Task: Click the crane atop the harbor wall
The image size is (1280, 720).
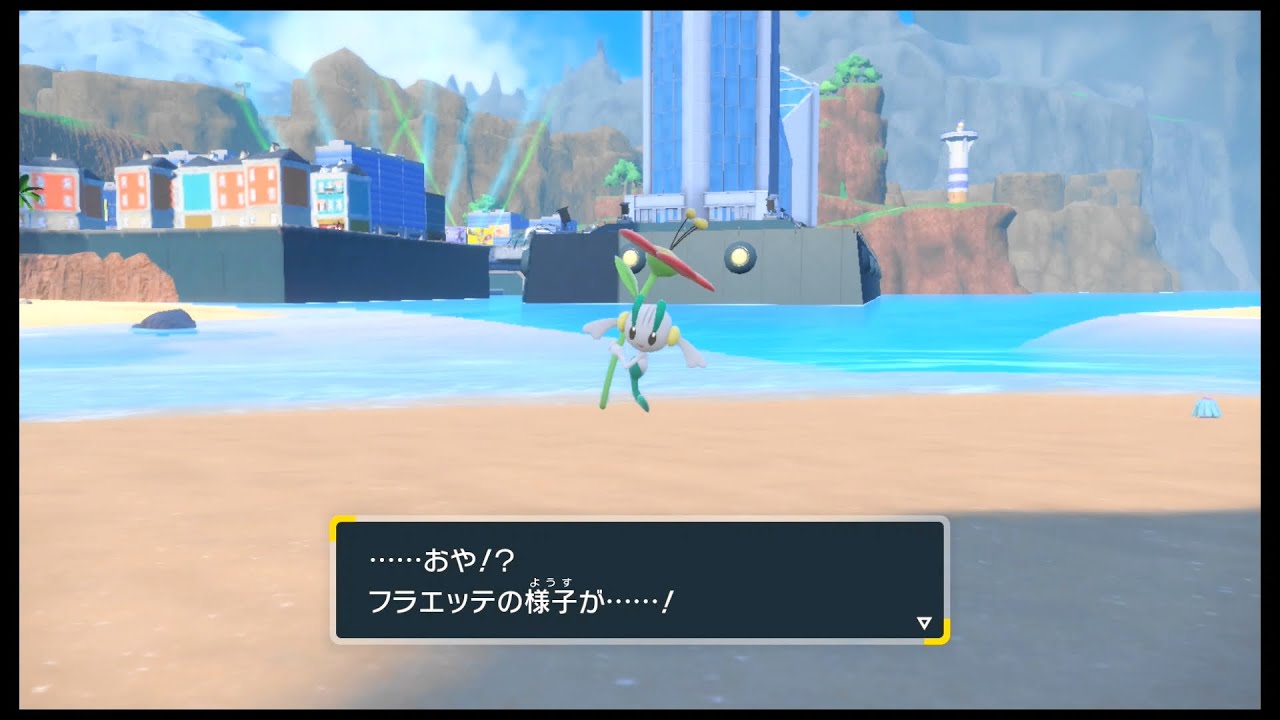Action: coord(623,210)
